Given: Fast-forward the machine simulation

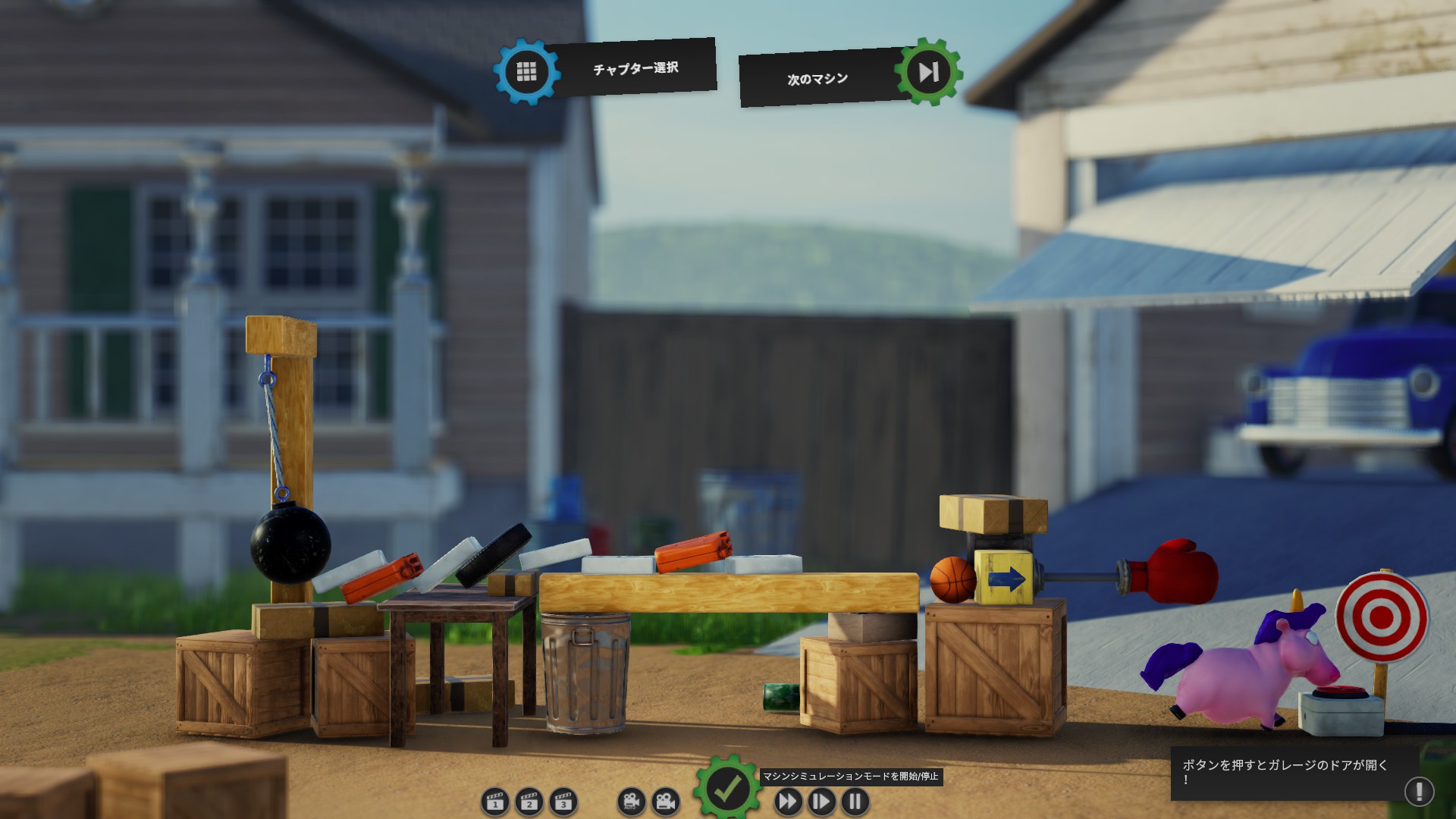Looking at the screenshot, I should coord(788,802).
